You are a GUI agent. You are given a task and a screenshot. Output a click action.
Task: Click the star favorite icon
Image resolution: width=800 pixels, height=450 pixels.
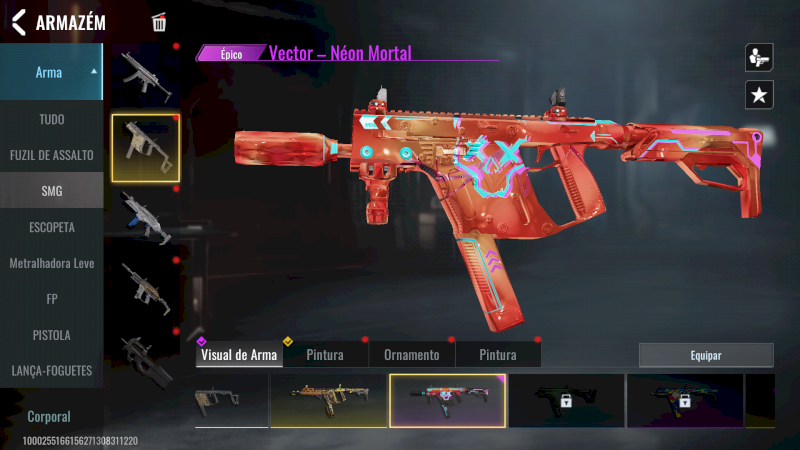(759, 95)
